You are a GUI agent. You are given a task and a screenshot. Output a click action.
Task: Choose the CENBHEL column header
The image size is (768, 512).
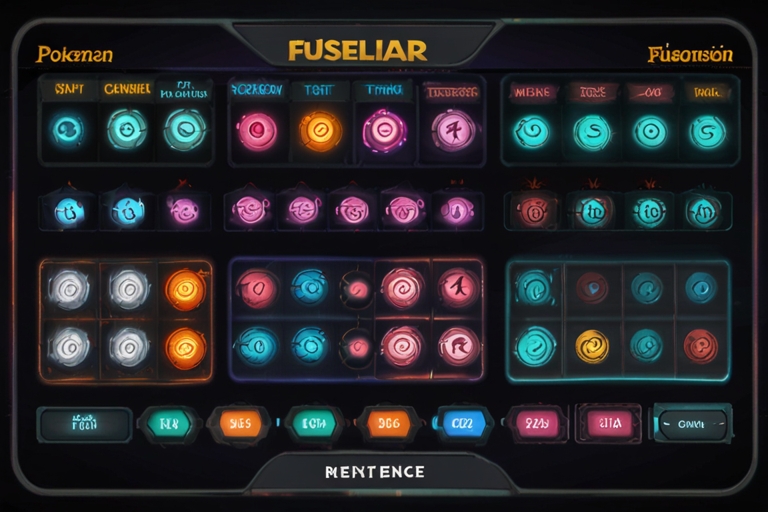point(127,89)
